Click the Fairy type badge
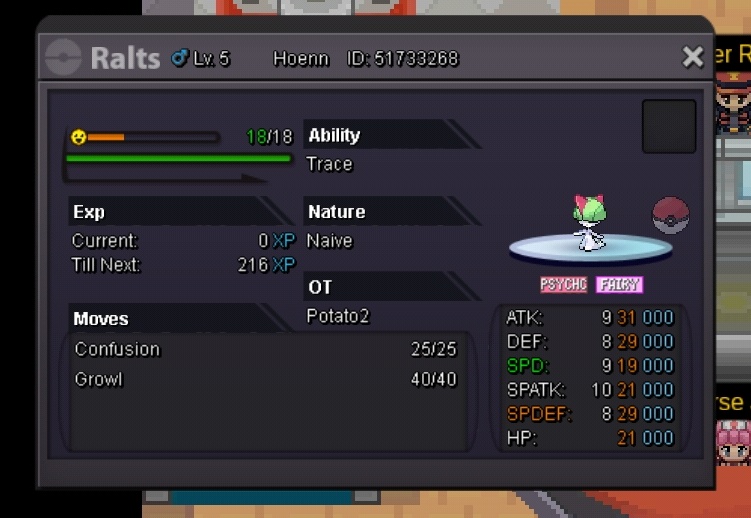 coord(619,285)
